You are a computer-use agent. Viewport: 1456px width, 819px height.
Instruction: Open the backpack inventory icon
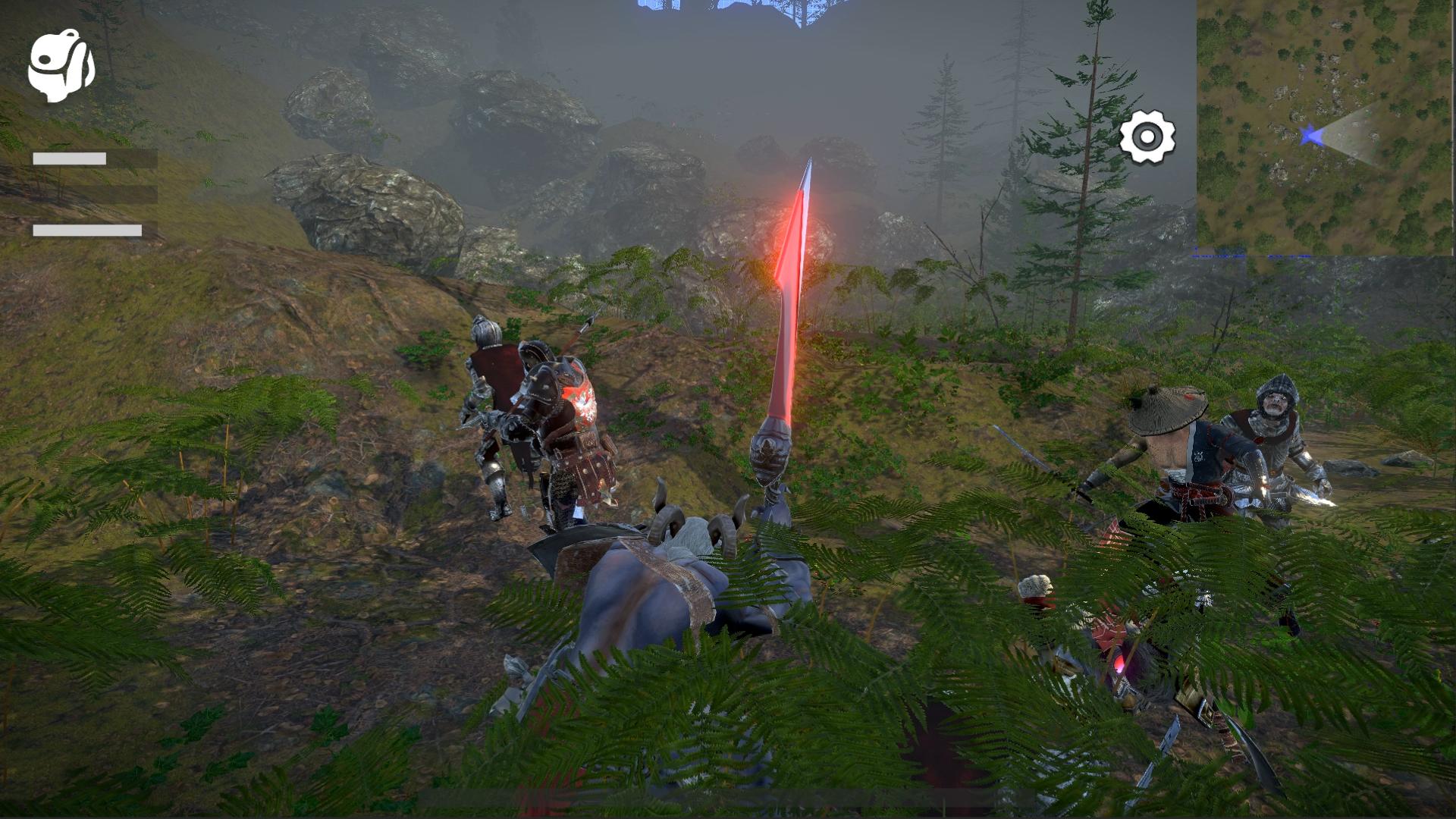(x=61, y=66)
